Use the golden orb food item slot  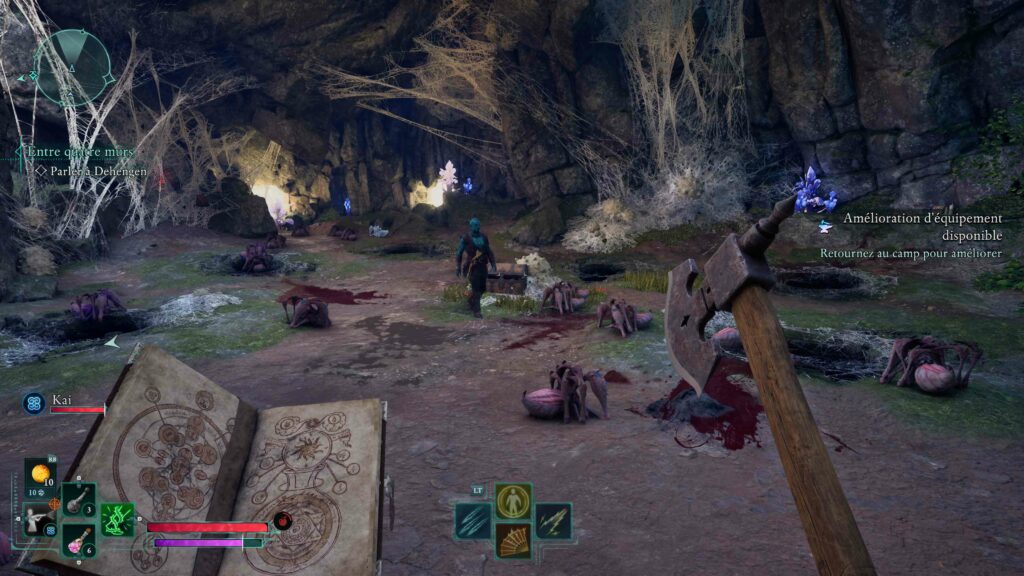(x=40, y=474)
